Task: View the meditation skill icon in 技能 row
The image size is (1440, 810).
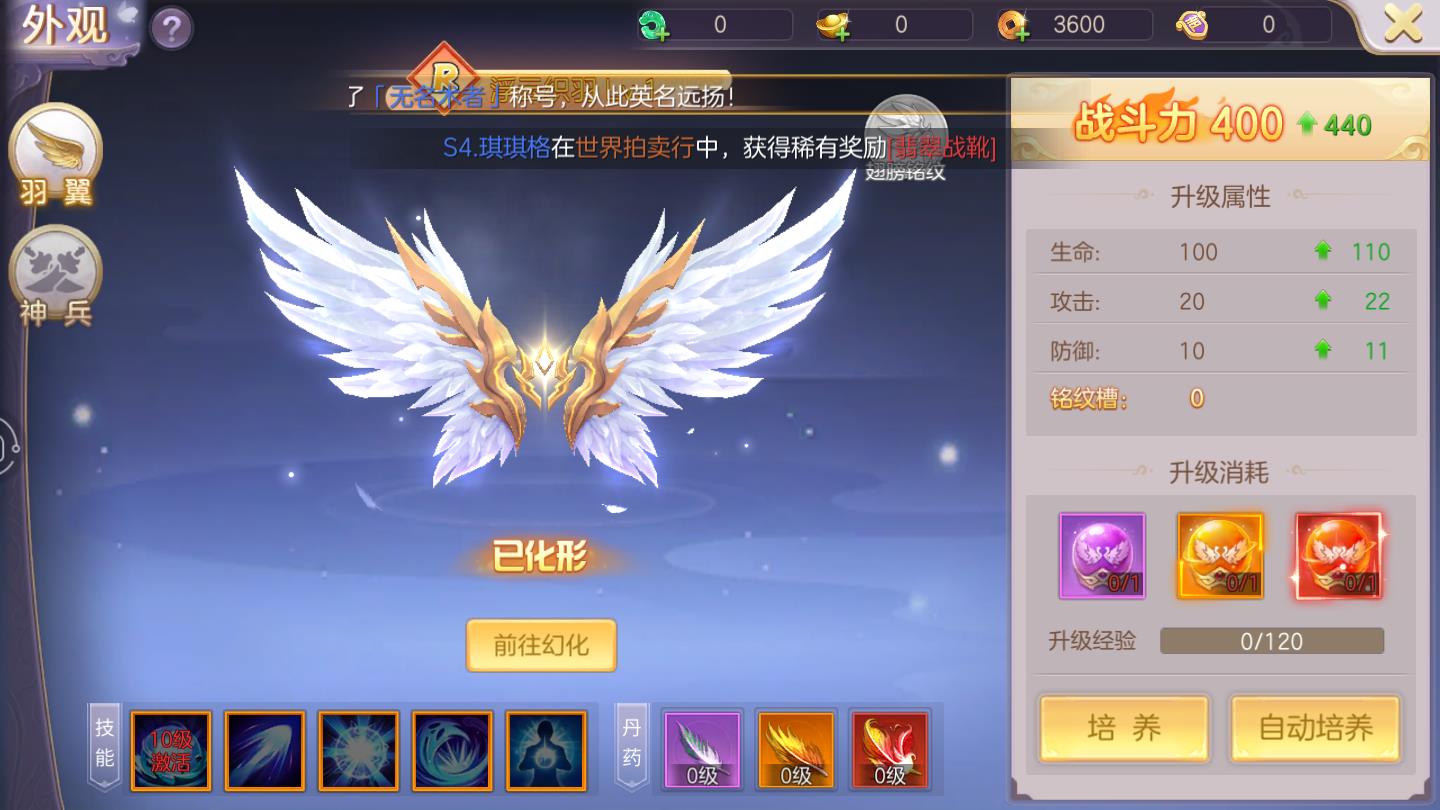Action: point(546,750)
